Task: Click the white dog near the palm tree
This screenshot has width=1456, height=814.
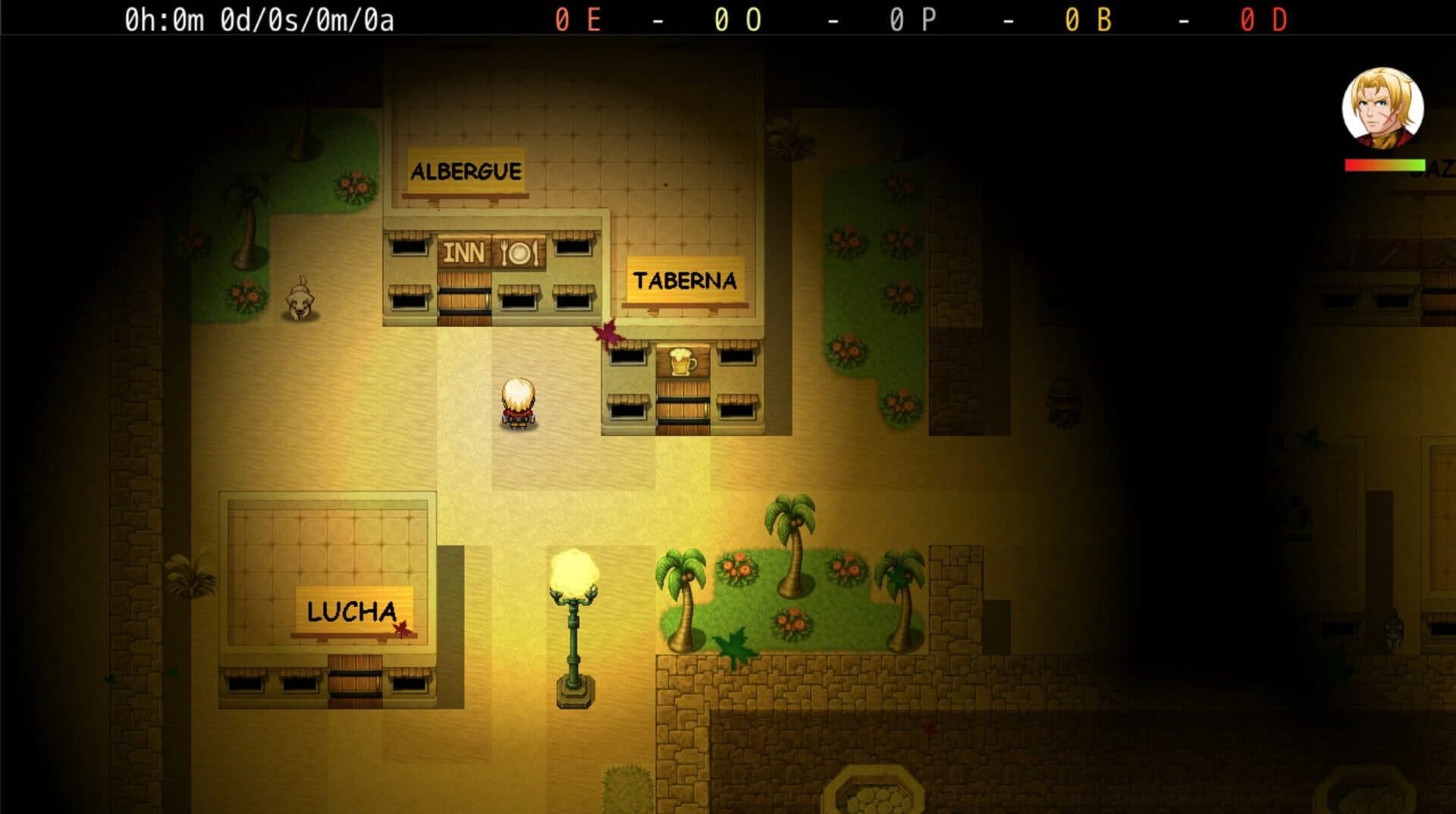Action: click(x=301, y=300)
